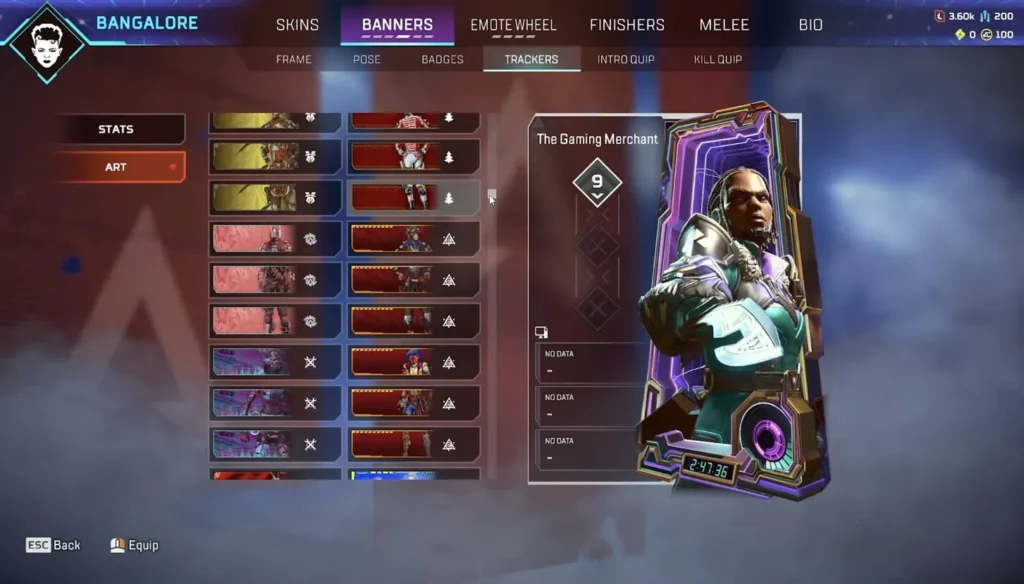Screen dimensions: 1024x584
Task: Choose the Art tracker category
Action: tap(117, 167)
